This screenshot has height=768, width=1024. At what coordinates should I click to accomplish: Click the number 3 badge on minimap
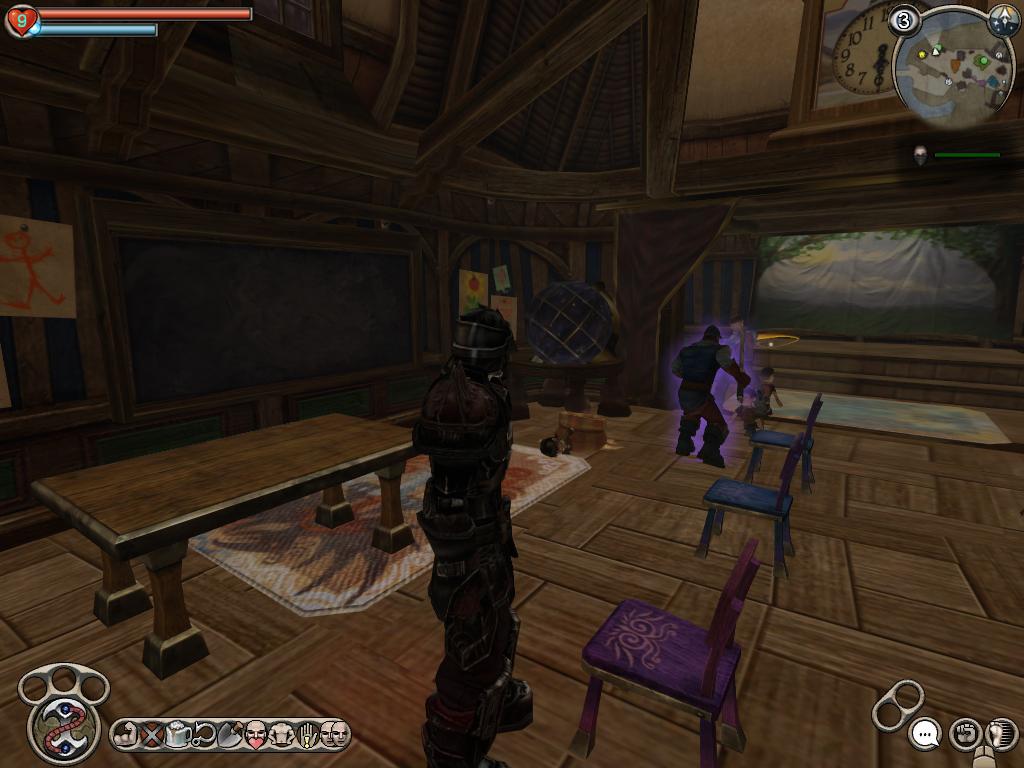coord(904,20)
